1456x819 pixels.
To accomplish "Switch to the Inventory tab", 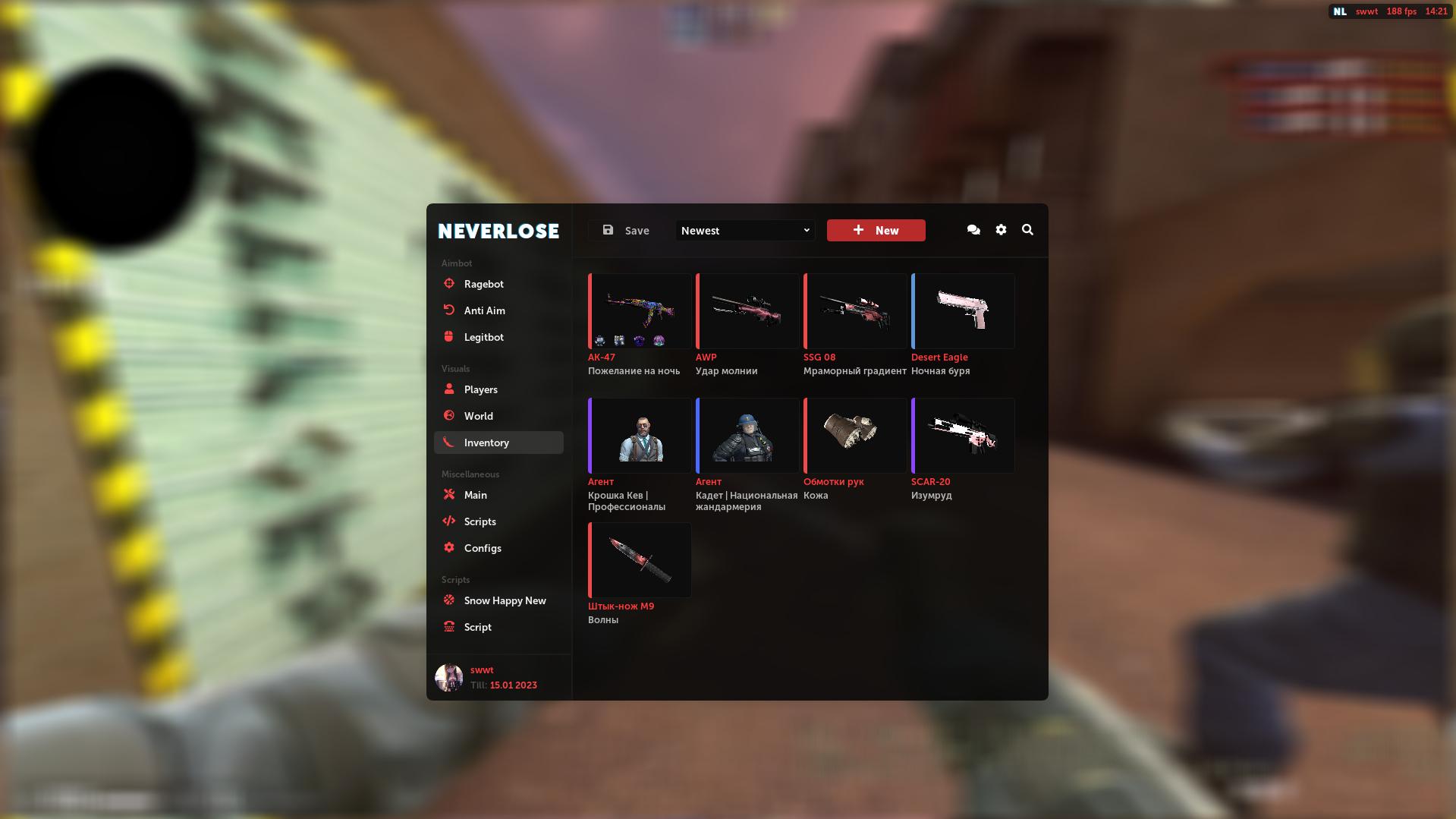I will point(486,442).
